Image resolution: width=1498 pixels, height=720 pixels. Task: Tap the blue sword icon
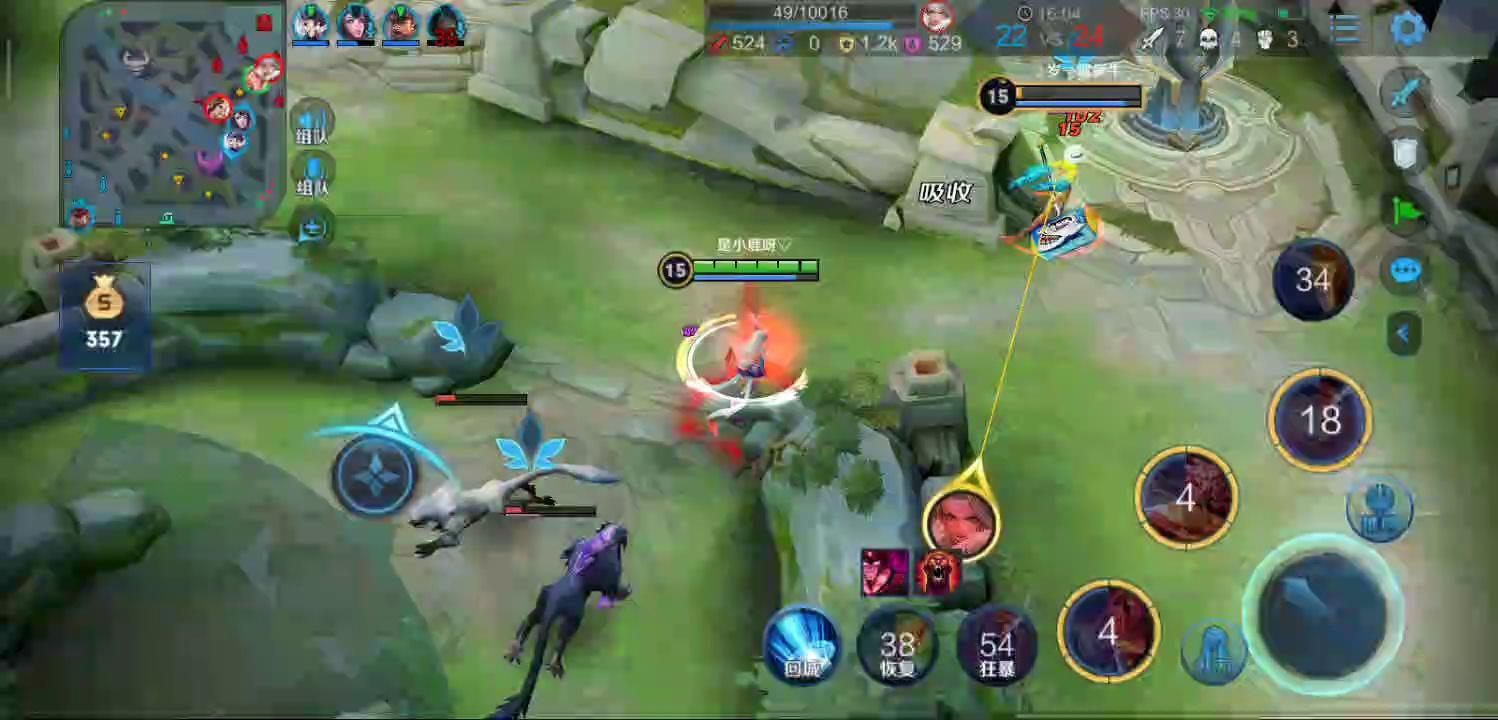point(1405,93)
